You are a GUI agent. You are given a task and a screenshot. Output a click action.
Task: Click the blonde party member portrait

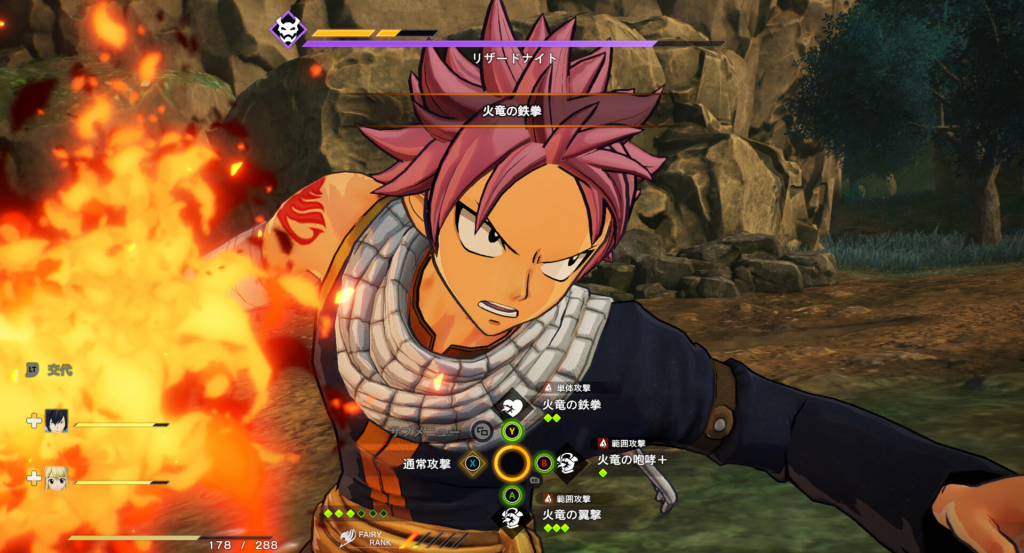point(56,479)
